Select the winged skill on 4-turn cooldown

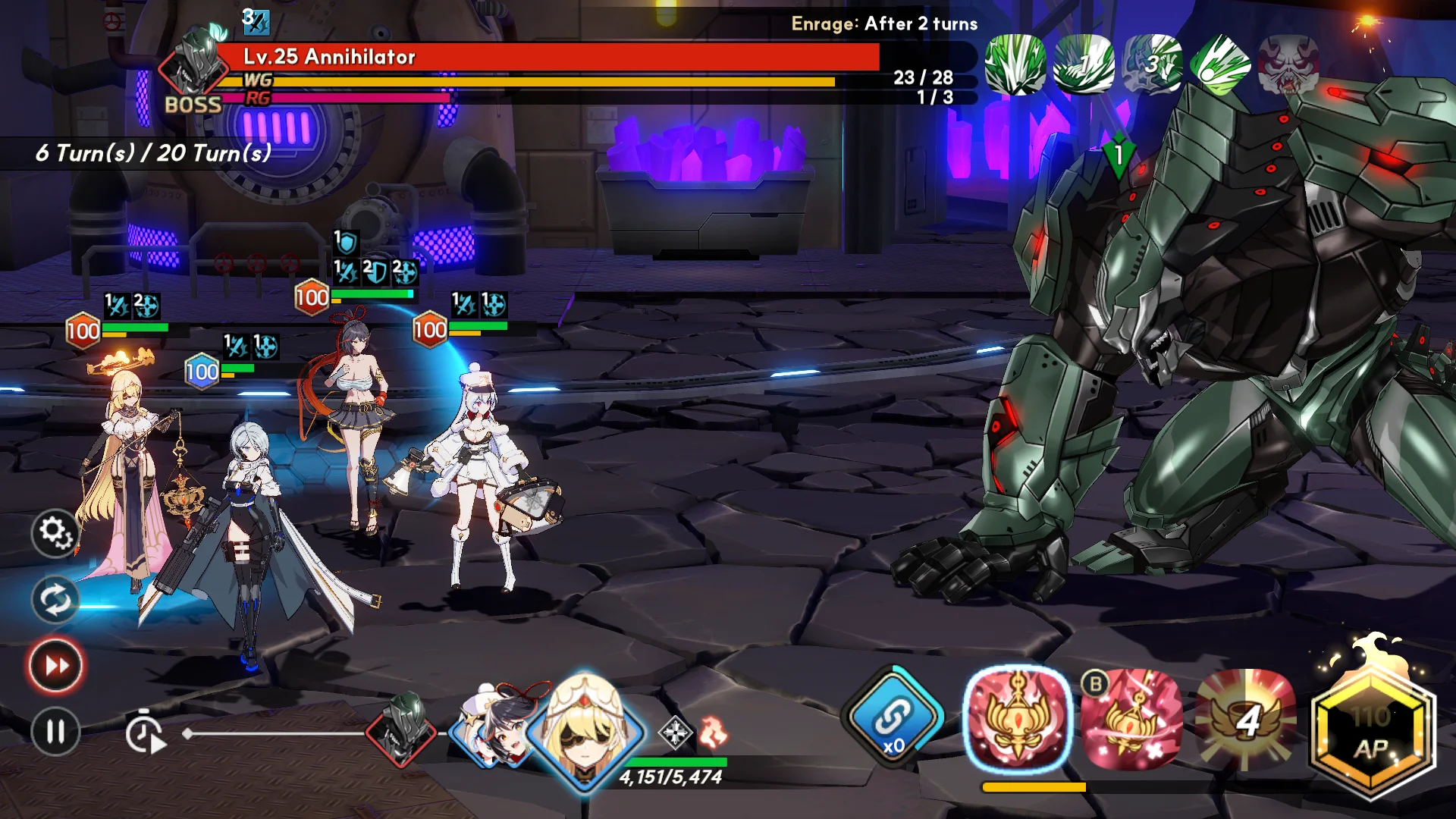1245,719
